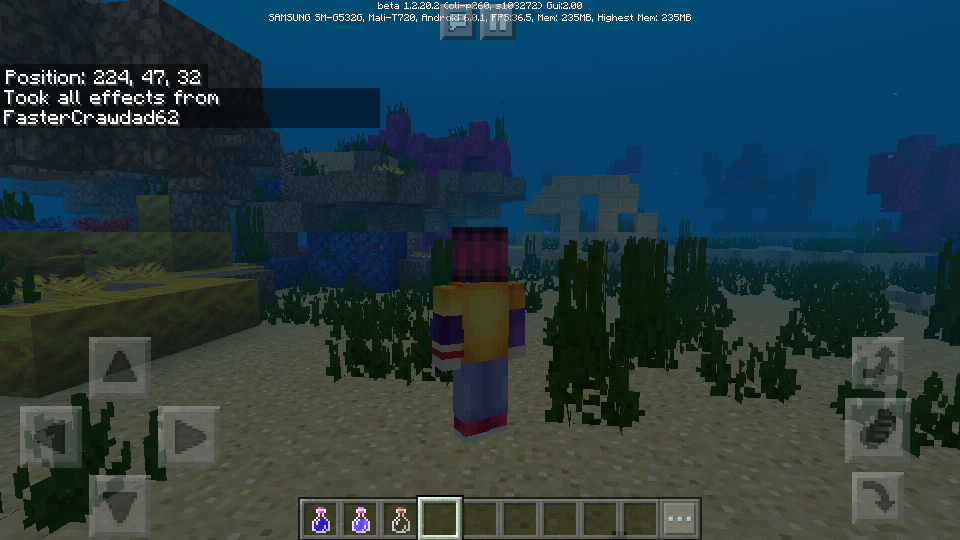960x540 pixels.
Task: Open inventory with the three-dots button
Action: 680,519
